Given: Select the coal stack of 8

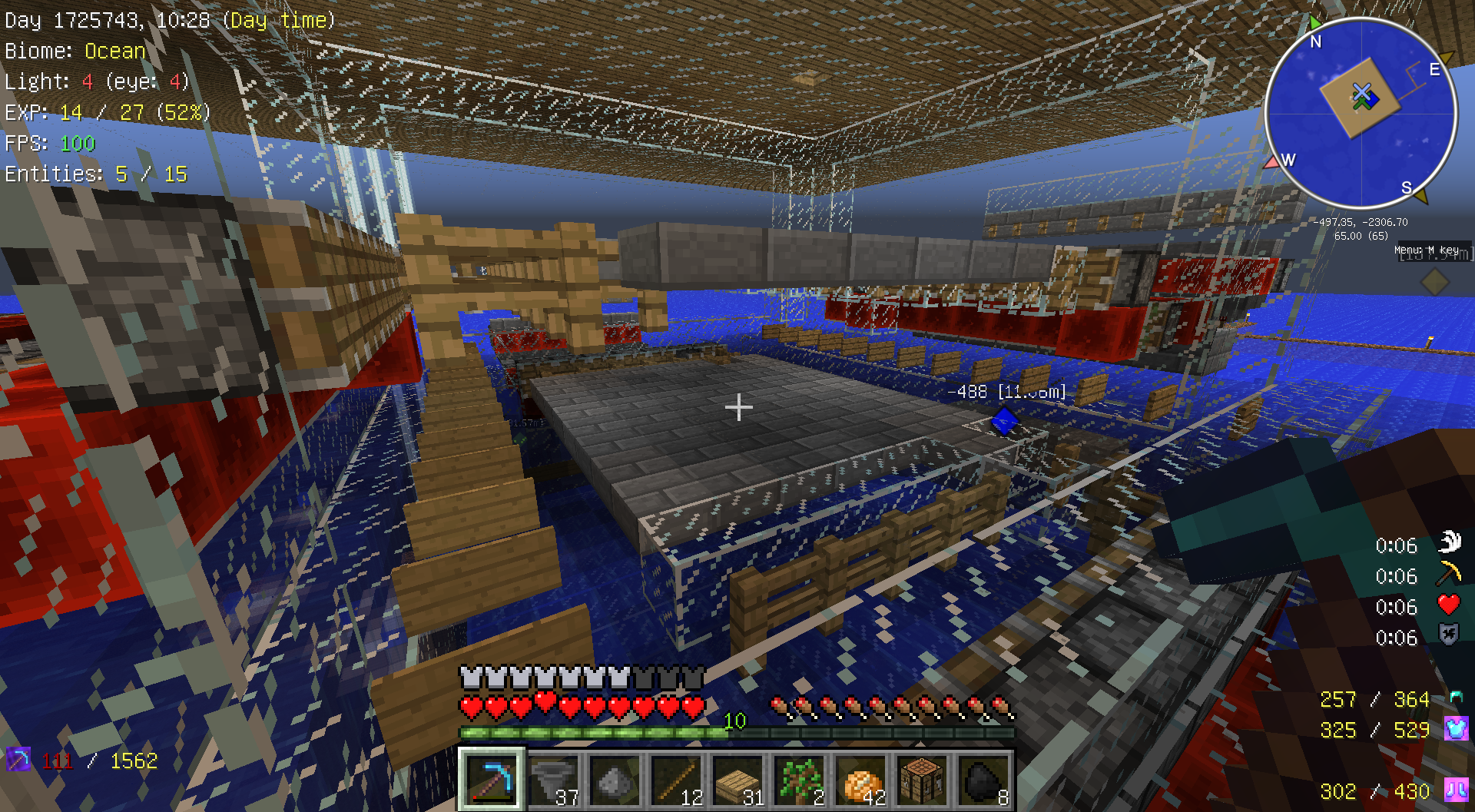Looking at the screenshot, I should (x=984, y=780).
